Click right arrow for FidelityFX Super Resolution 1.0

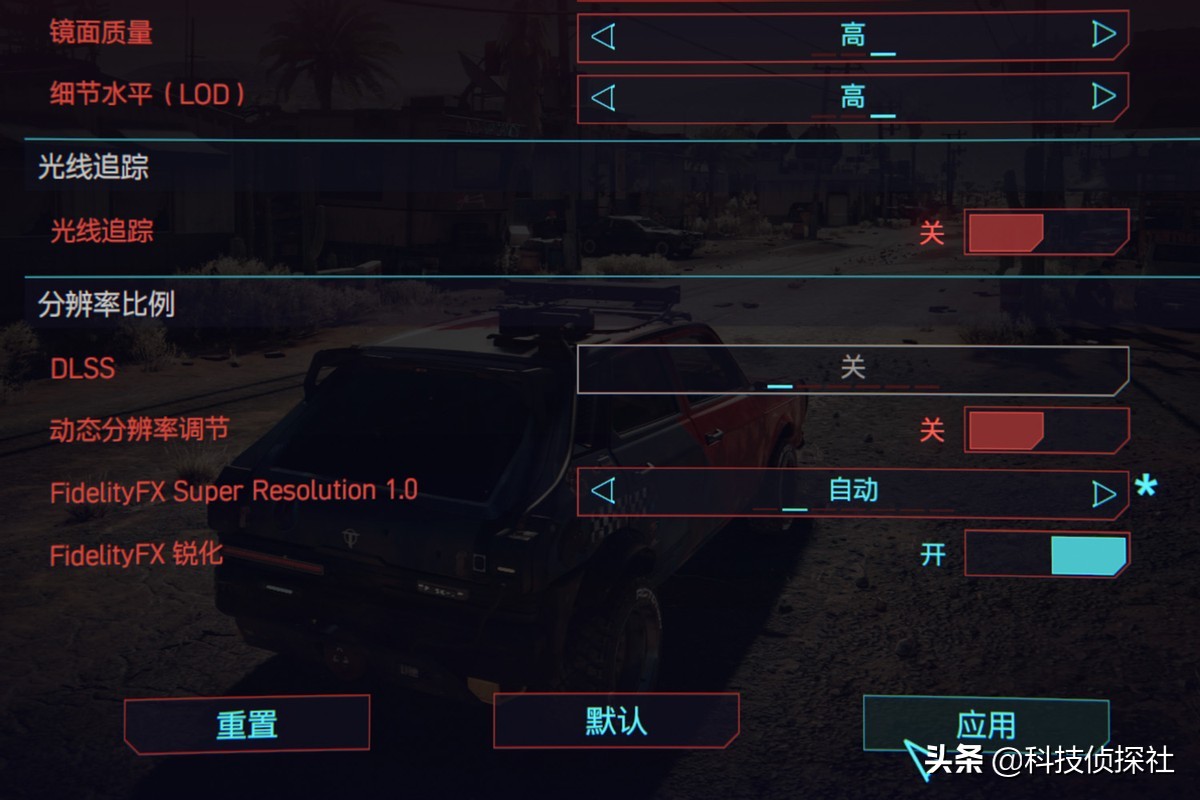[1104, 493]
